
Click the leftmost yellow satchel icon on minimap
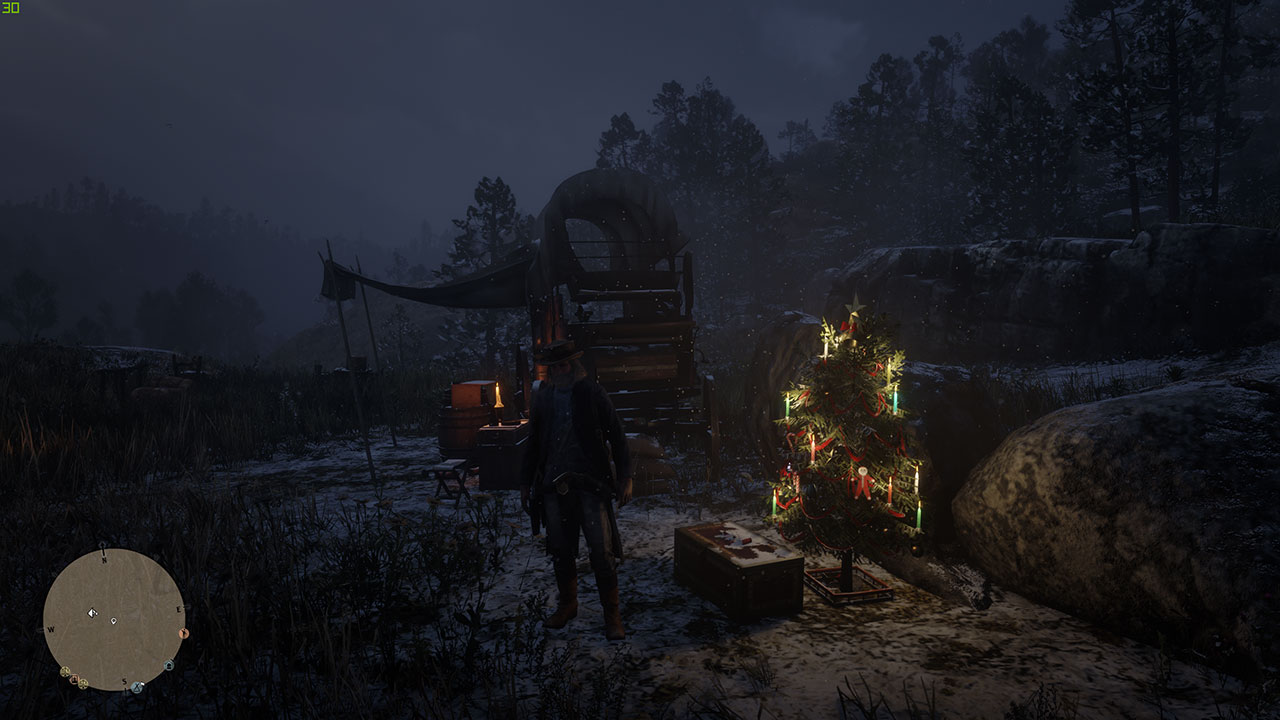[65, 671]
